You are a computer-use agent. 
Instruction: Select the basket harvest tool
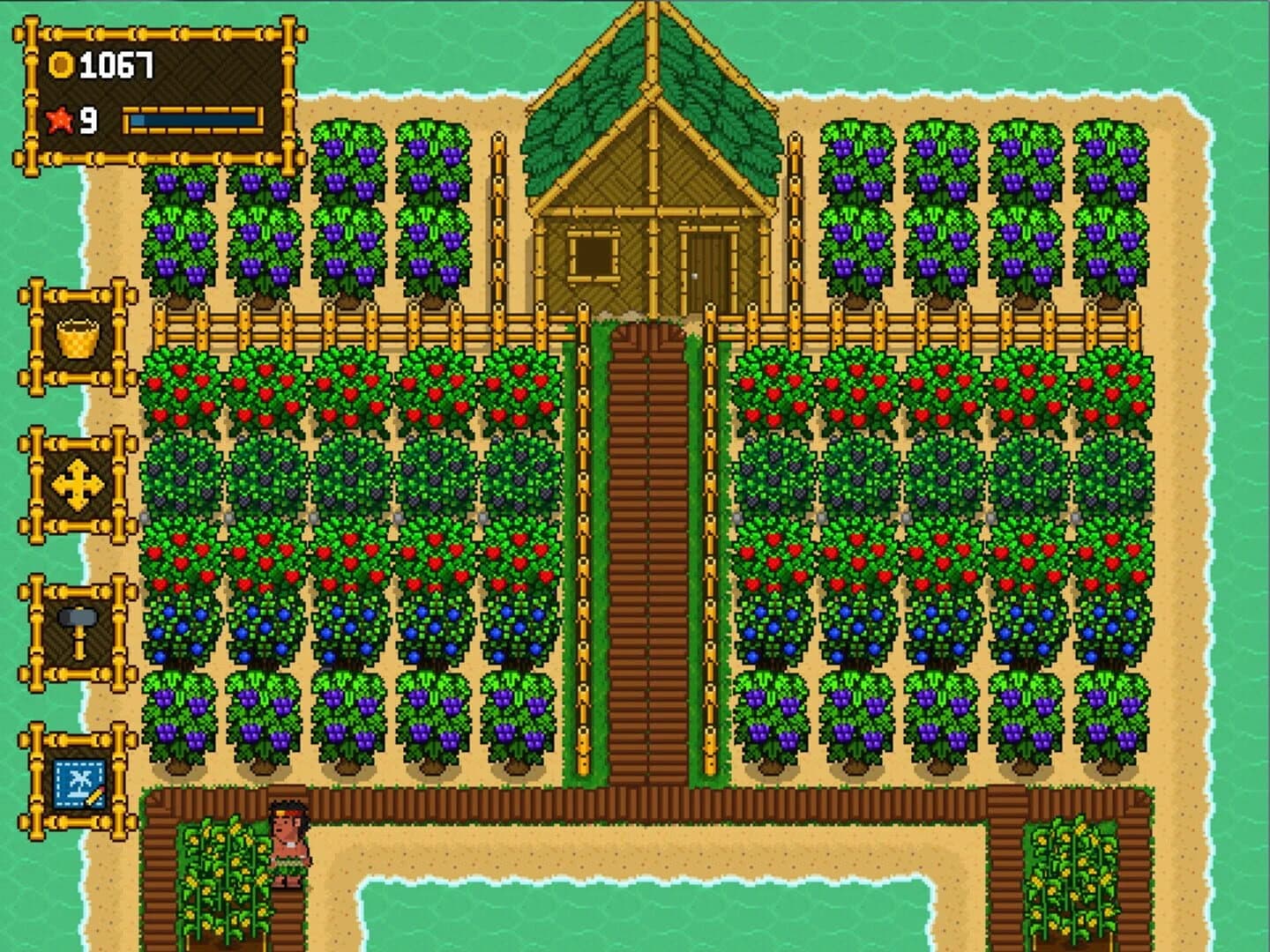(78, 335)
